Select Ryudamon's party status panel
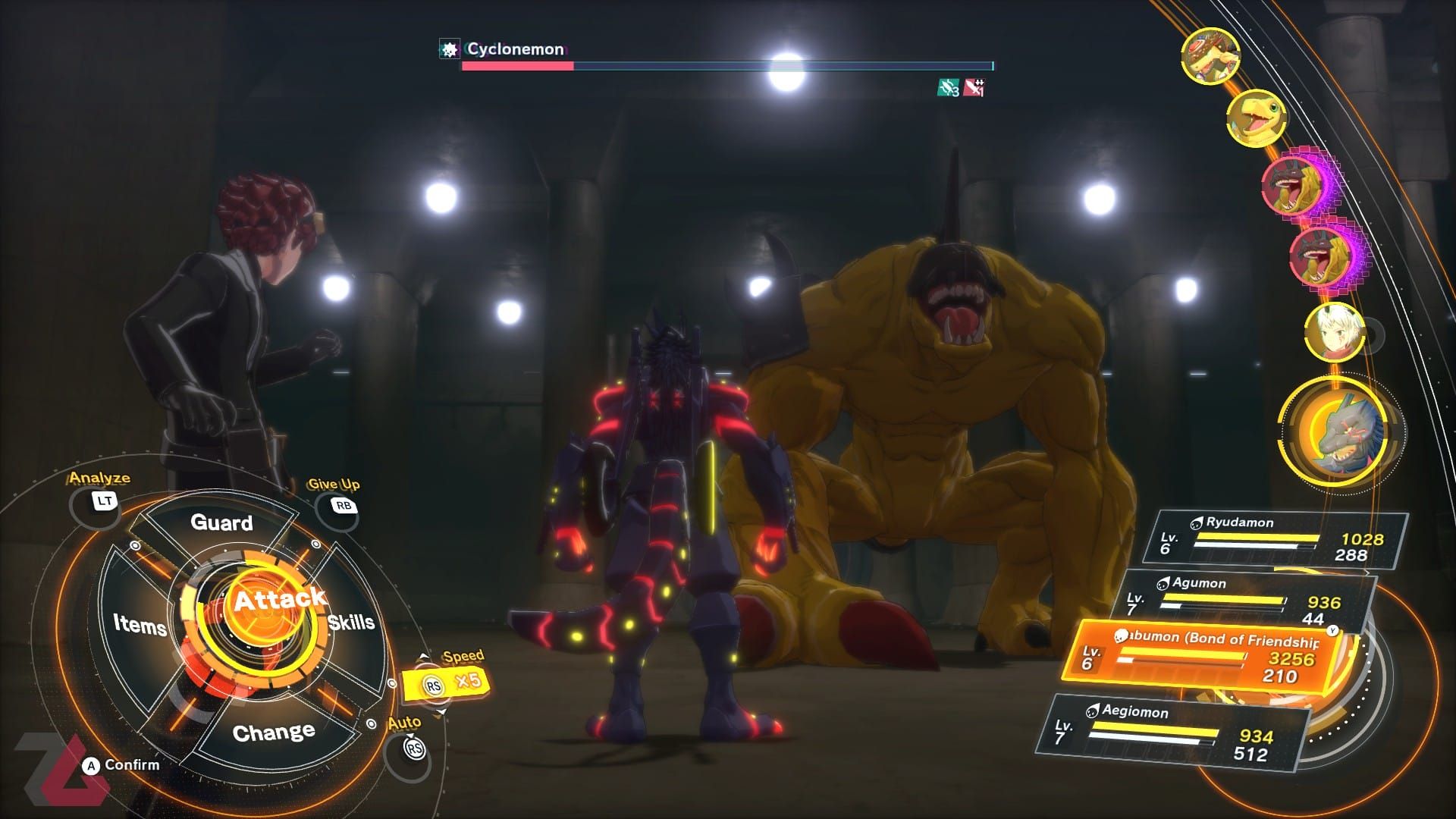 click(x=1278, y=539)
